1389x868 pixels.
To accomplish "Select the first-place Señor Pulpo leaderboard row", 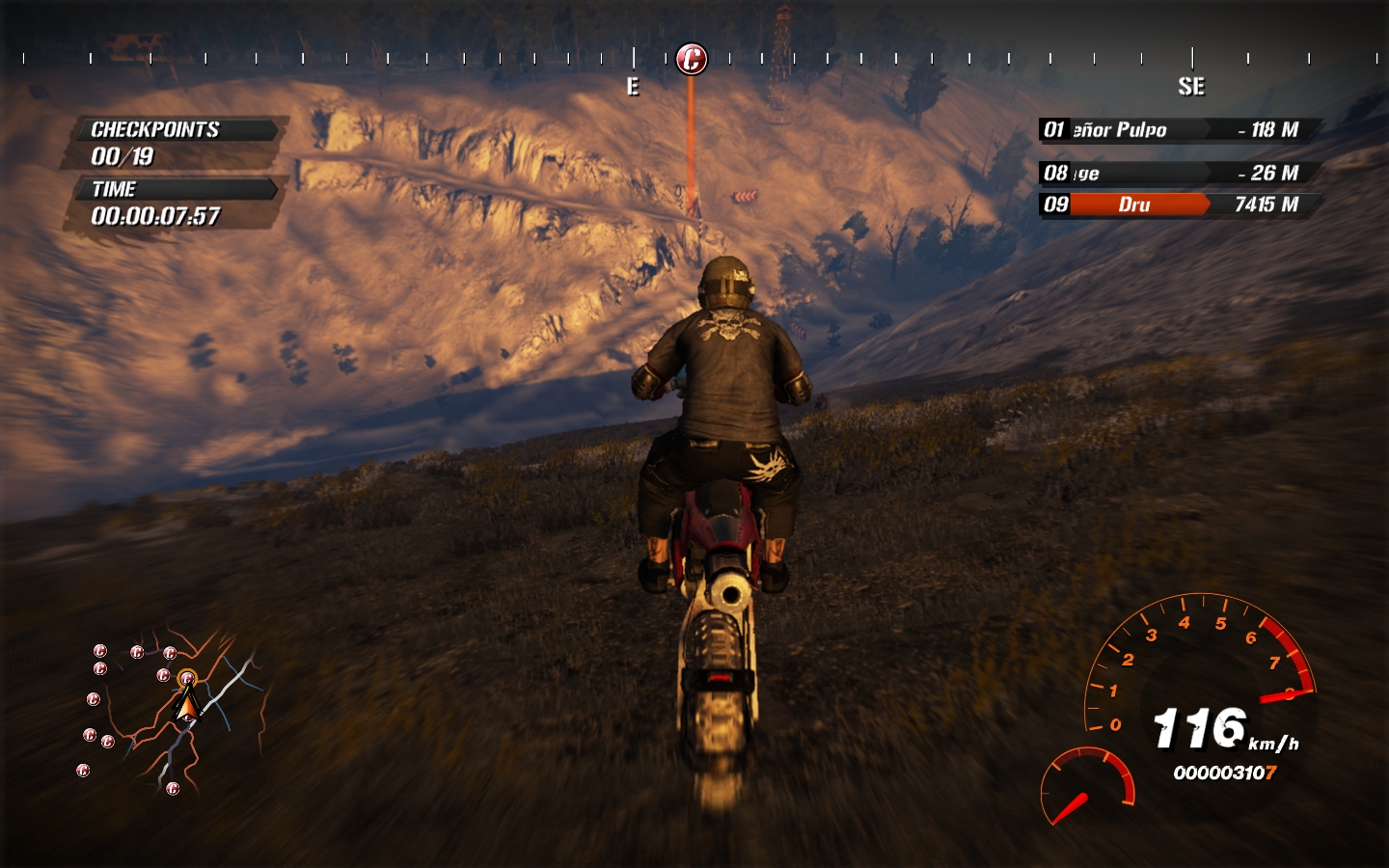I will click(1177, 129).
